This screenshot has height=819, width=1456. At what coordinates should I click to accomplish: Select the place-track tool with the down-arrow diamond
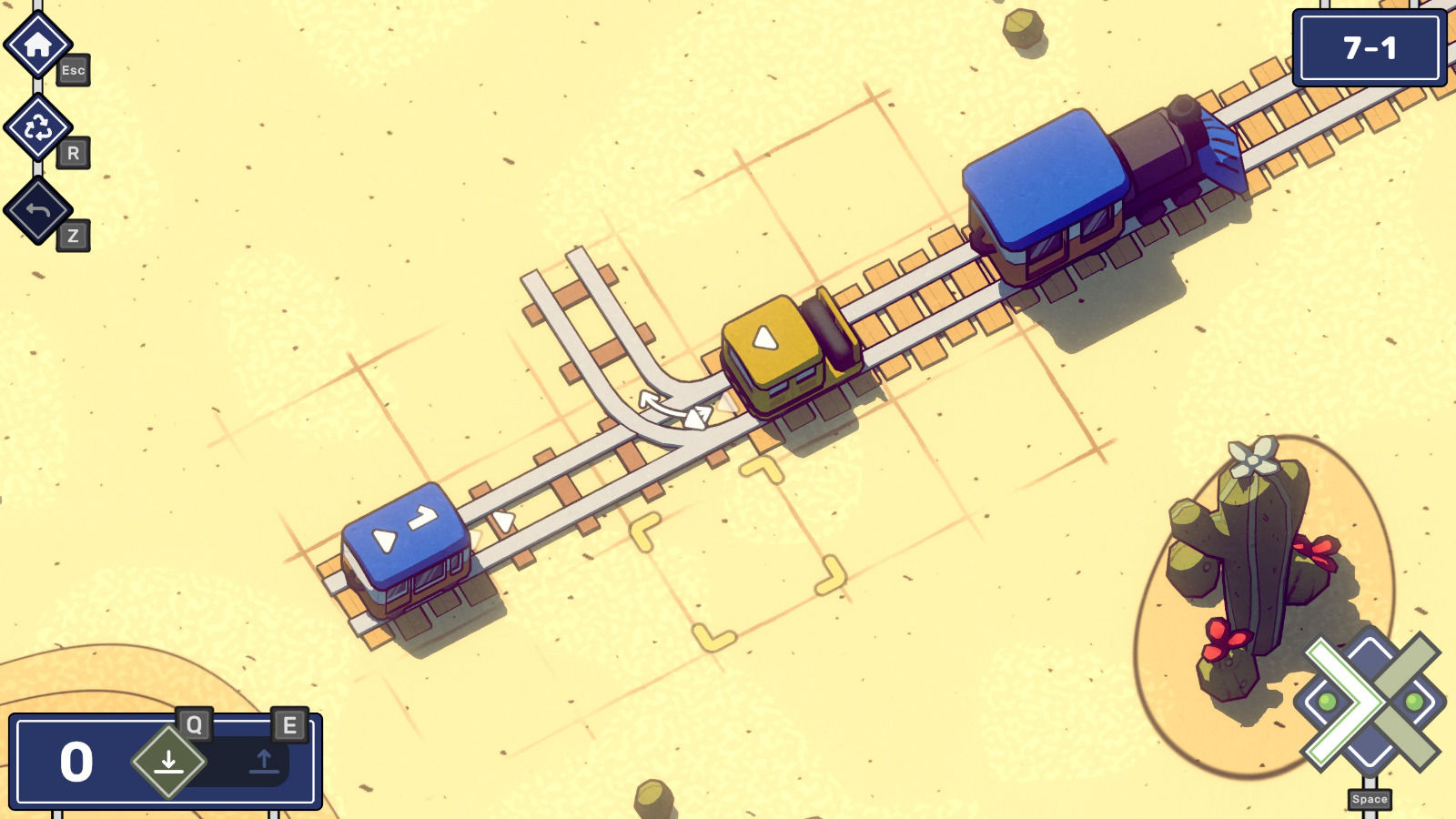(168, 763)
